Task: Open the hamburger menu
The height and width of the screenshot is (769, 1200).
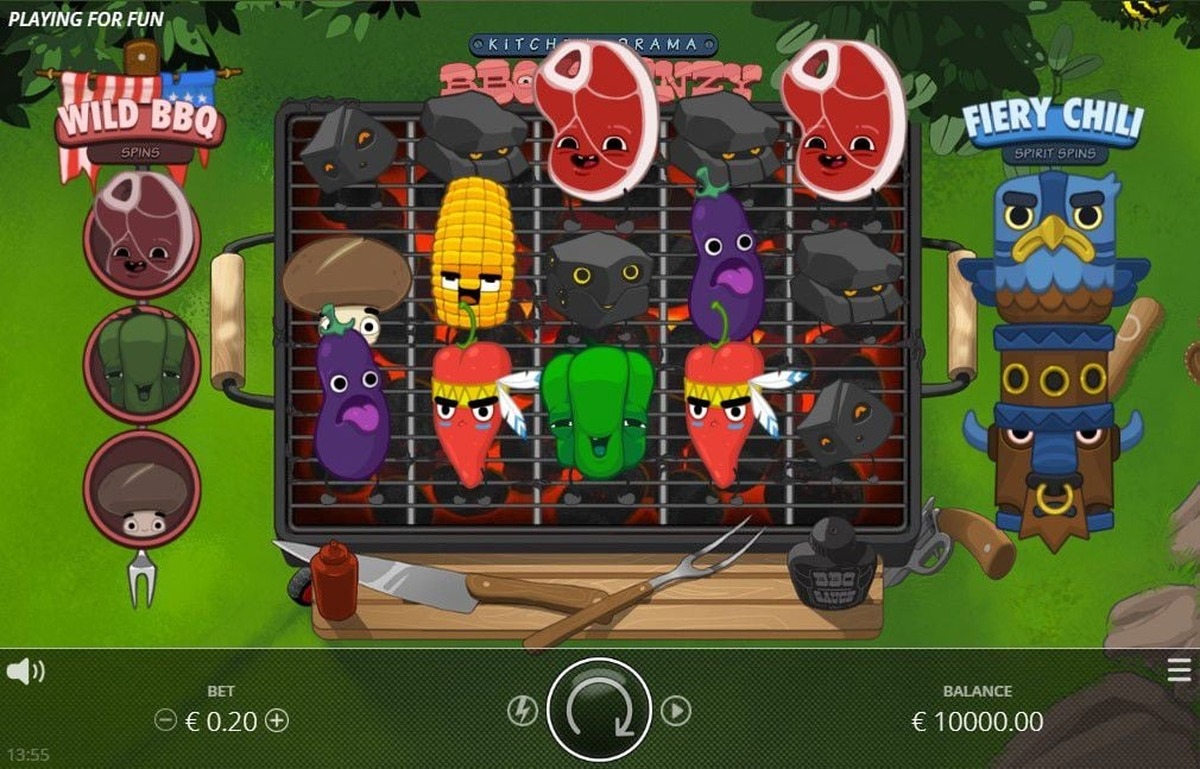Action: tap(1179, 671)
